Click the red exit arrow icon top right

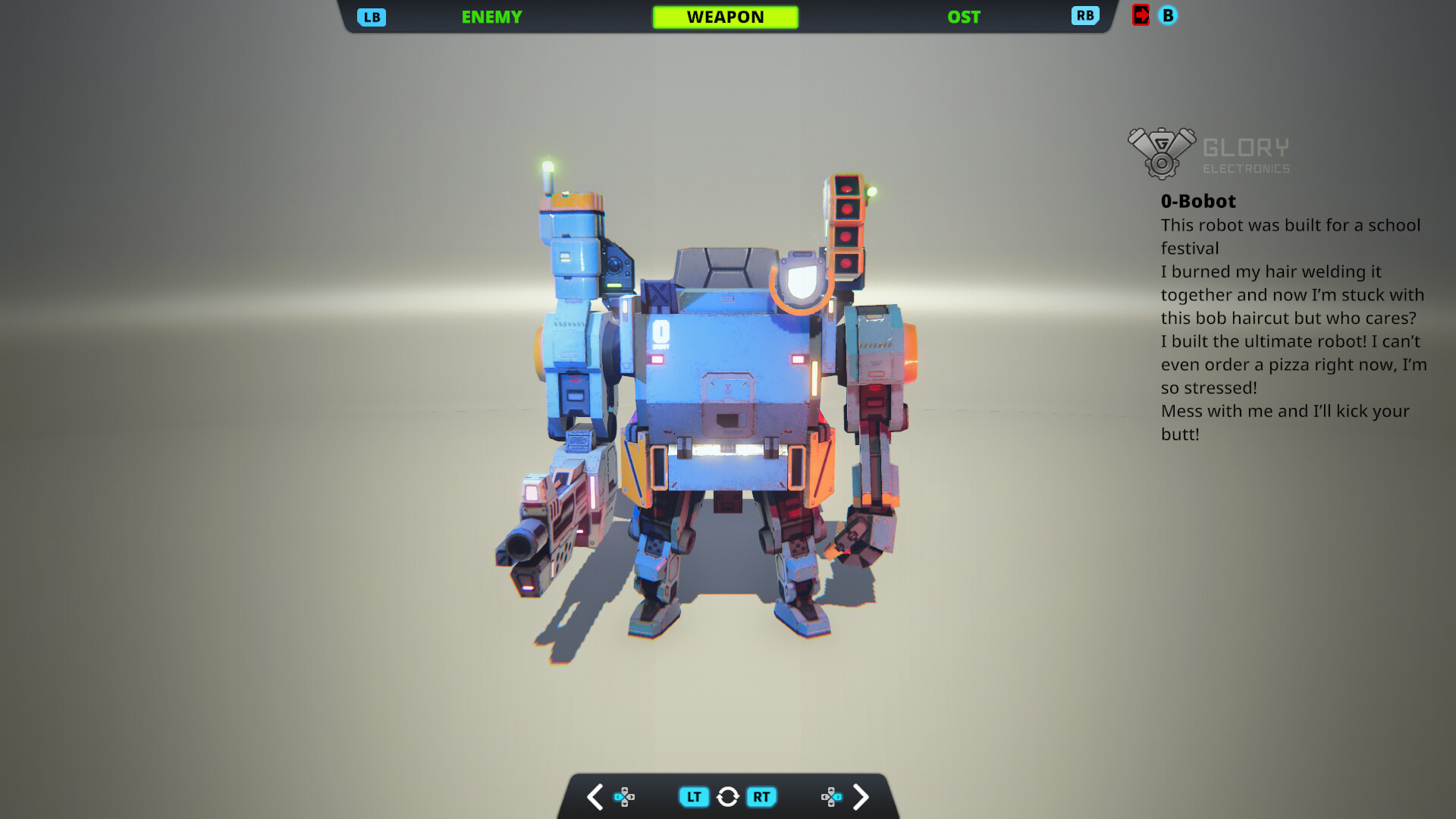pos(1141,15)
